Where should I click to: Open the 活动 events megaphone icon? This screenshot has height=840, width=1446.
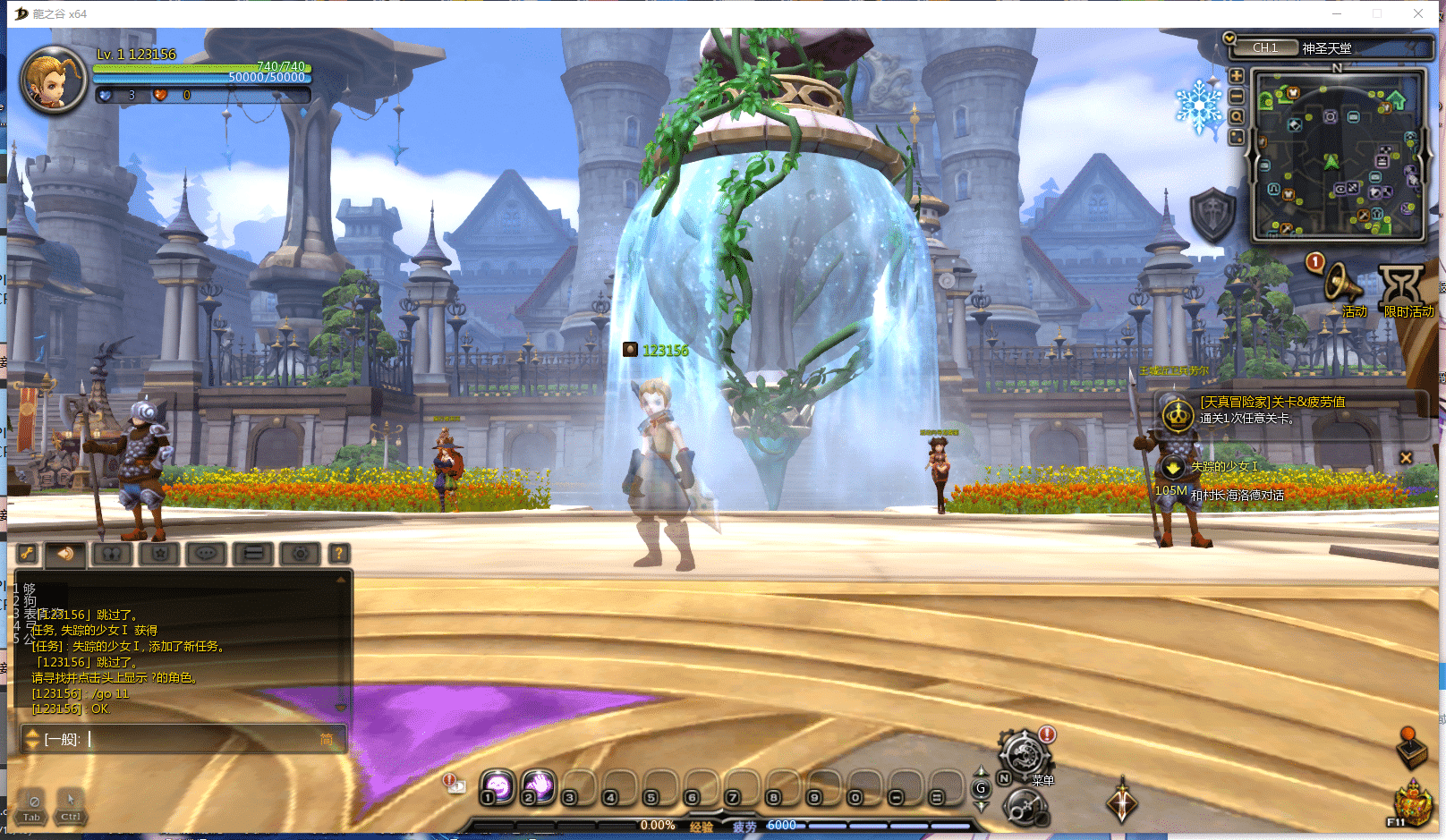pyautogui.click(x=1342, y=284)
